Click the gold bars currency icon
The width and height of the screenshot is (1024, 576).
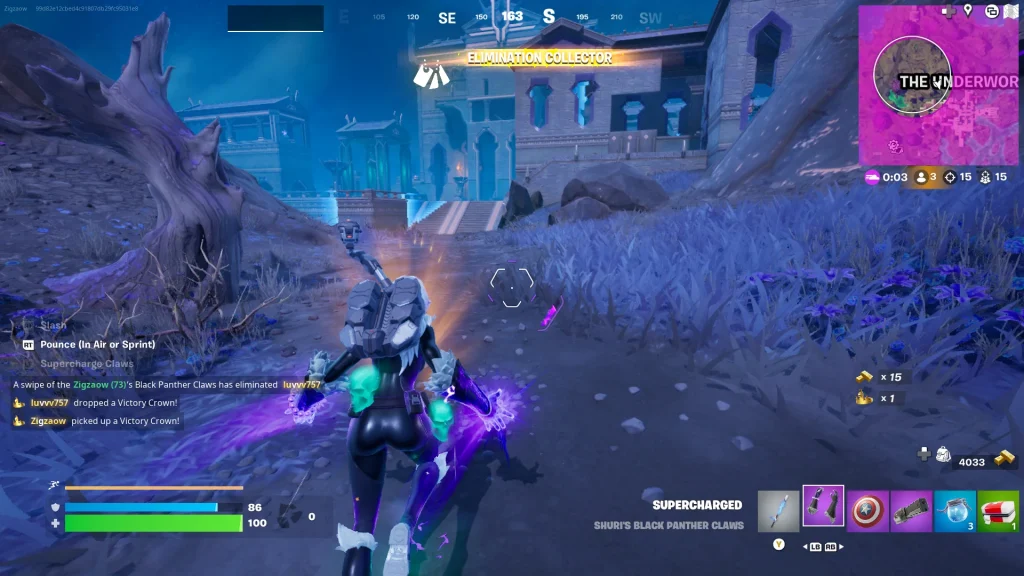point(1004,459)
